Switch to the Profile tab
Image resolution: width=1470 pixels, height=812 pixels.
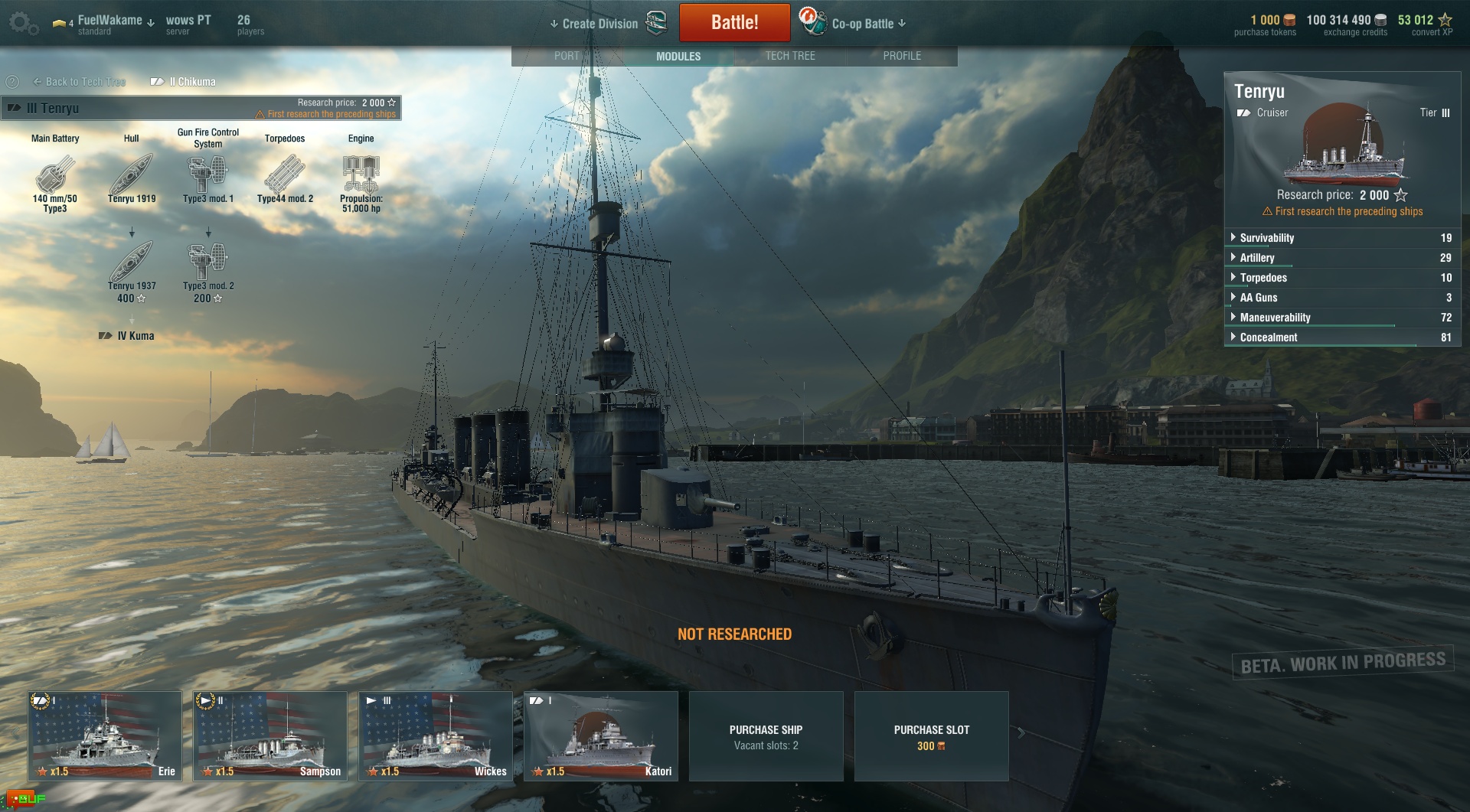(902, 56)
